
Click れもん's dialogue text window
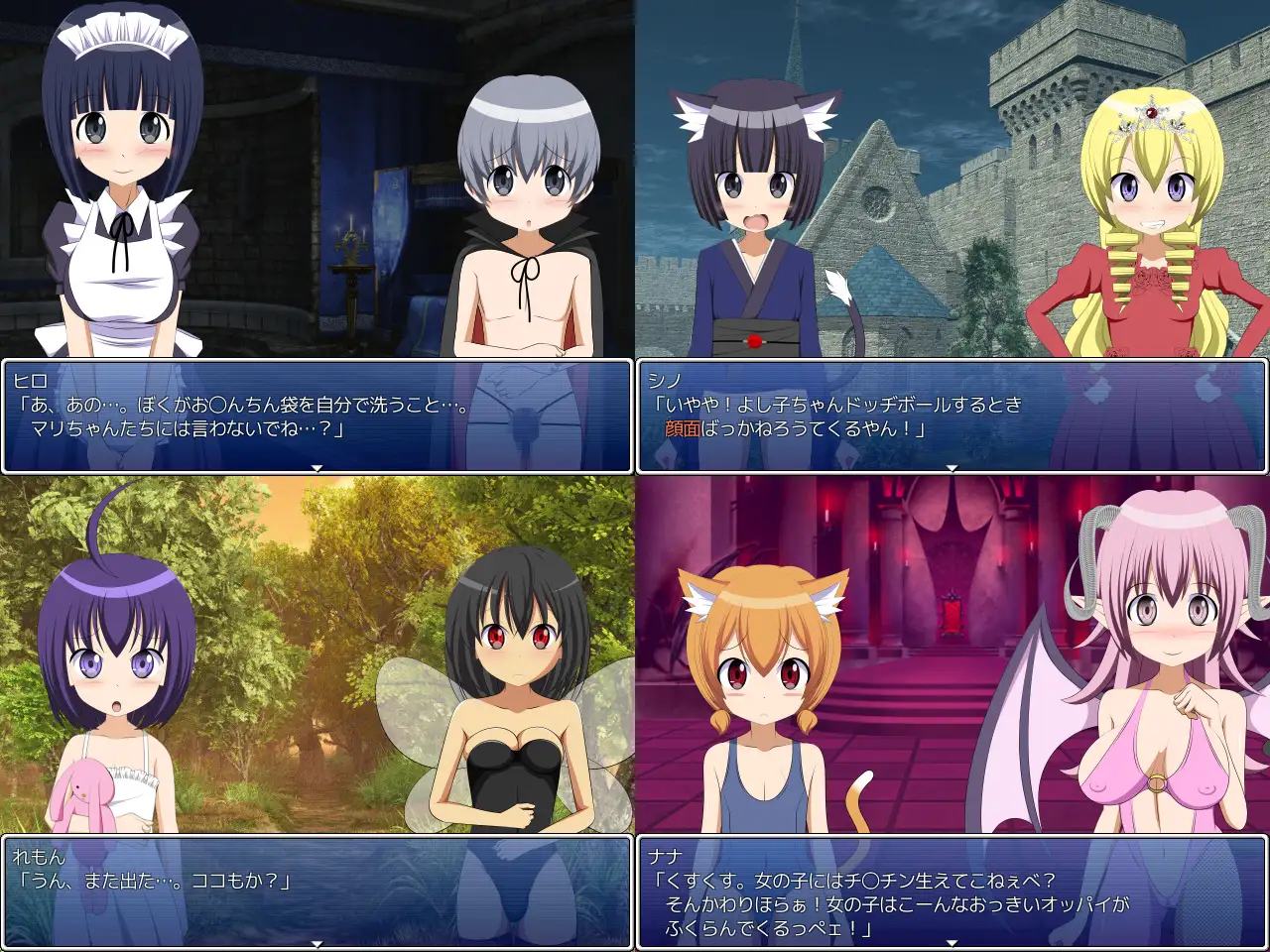(317, 892)
